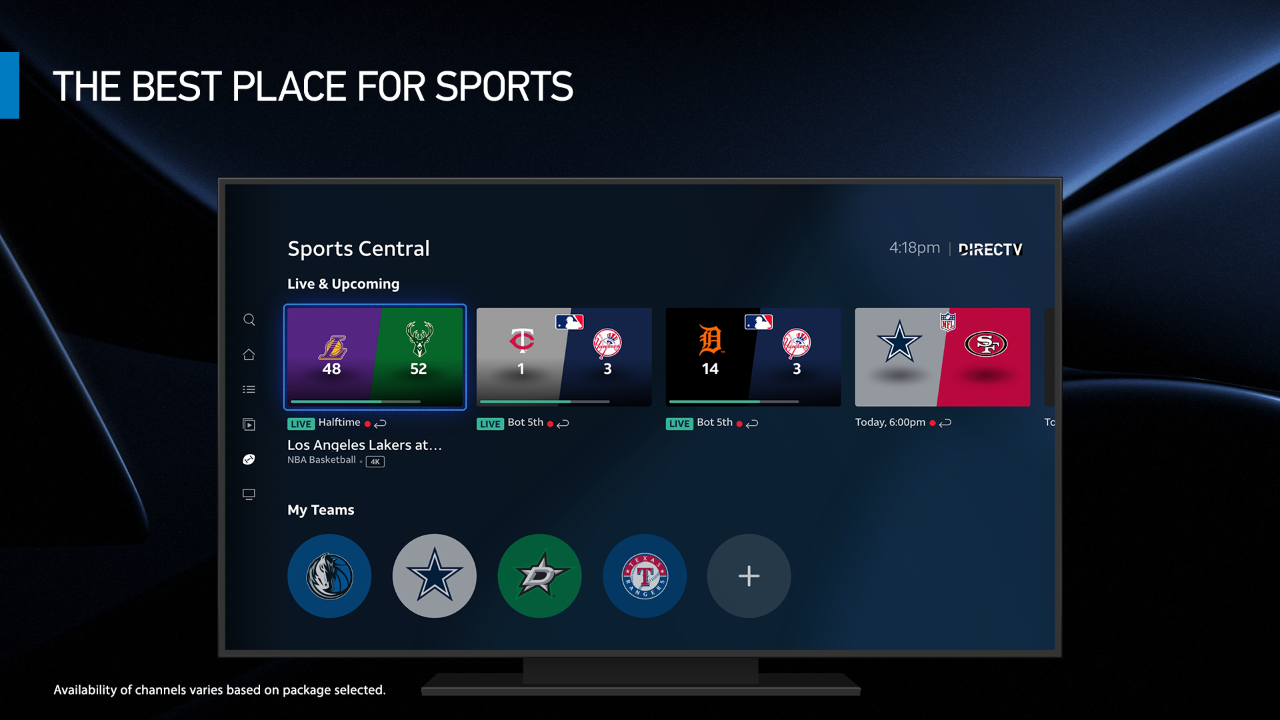Click the restart arrow on the Lakers game

[380, 423]
